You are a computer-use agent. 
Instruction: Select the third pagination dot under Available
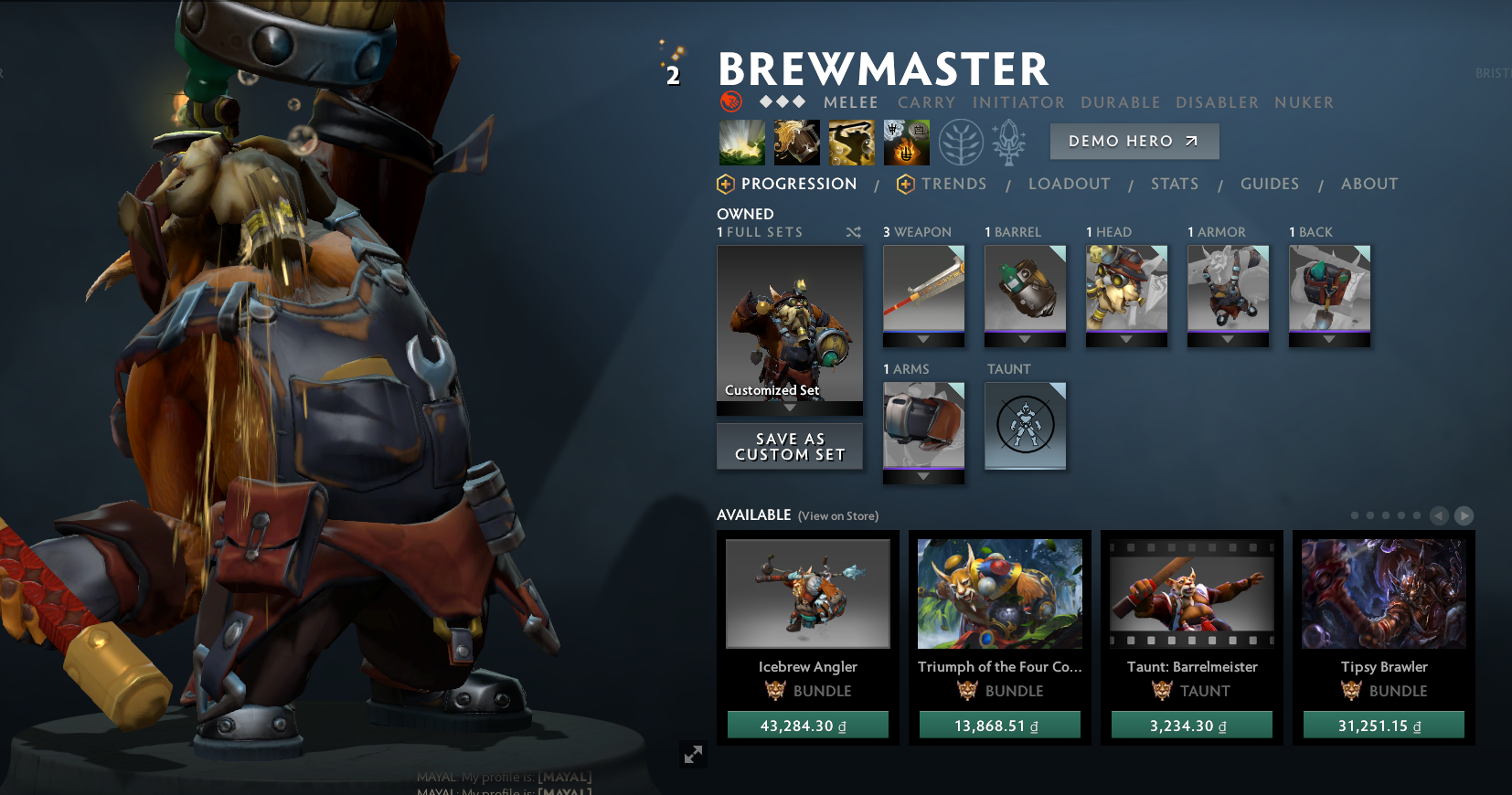click(1385, 514)
